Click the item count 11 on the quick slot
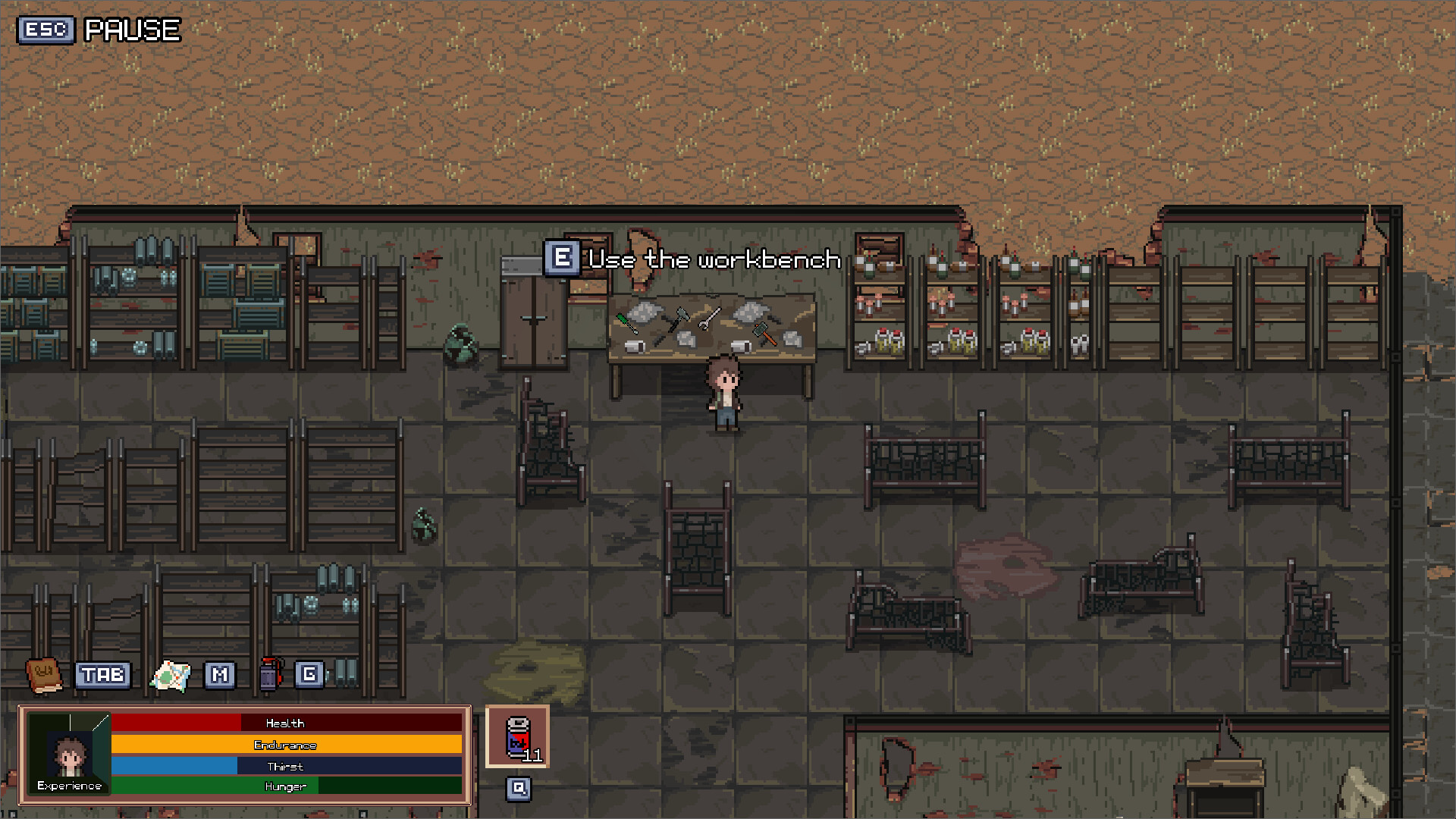 [x=535, y=755]
